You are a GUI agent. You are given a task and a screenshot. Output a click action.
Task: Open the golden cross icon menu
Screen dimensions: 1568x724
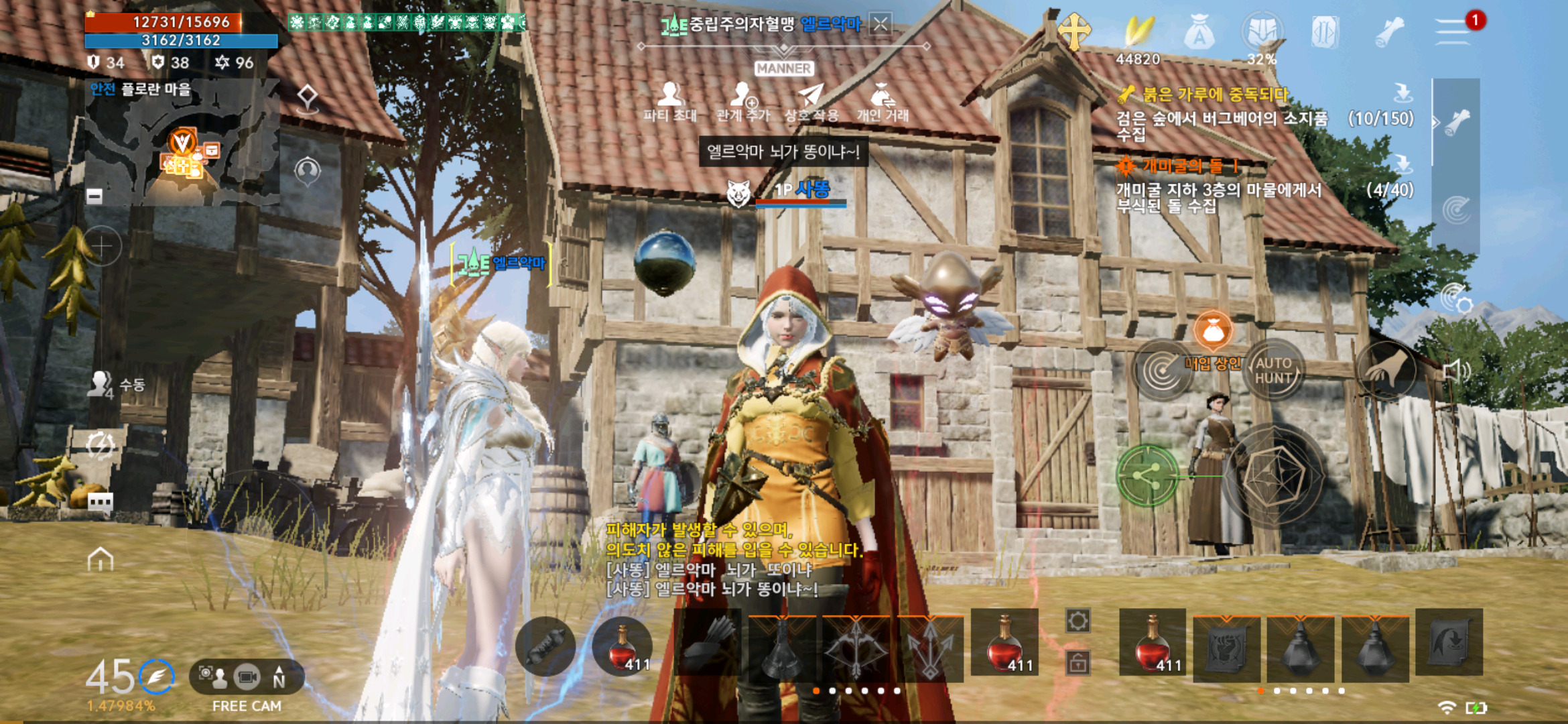(x=1074, y=31)
